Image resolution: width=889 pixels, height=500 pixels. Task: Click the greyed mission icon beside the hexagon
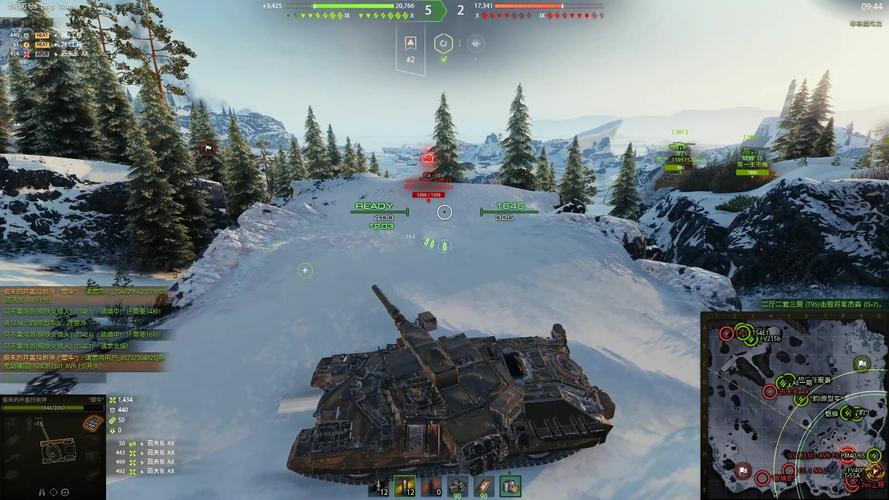(476, 43)
